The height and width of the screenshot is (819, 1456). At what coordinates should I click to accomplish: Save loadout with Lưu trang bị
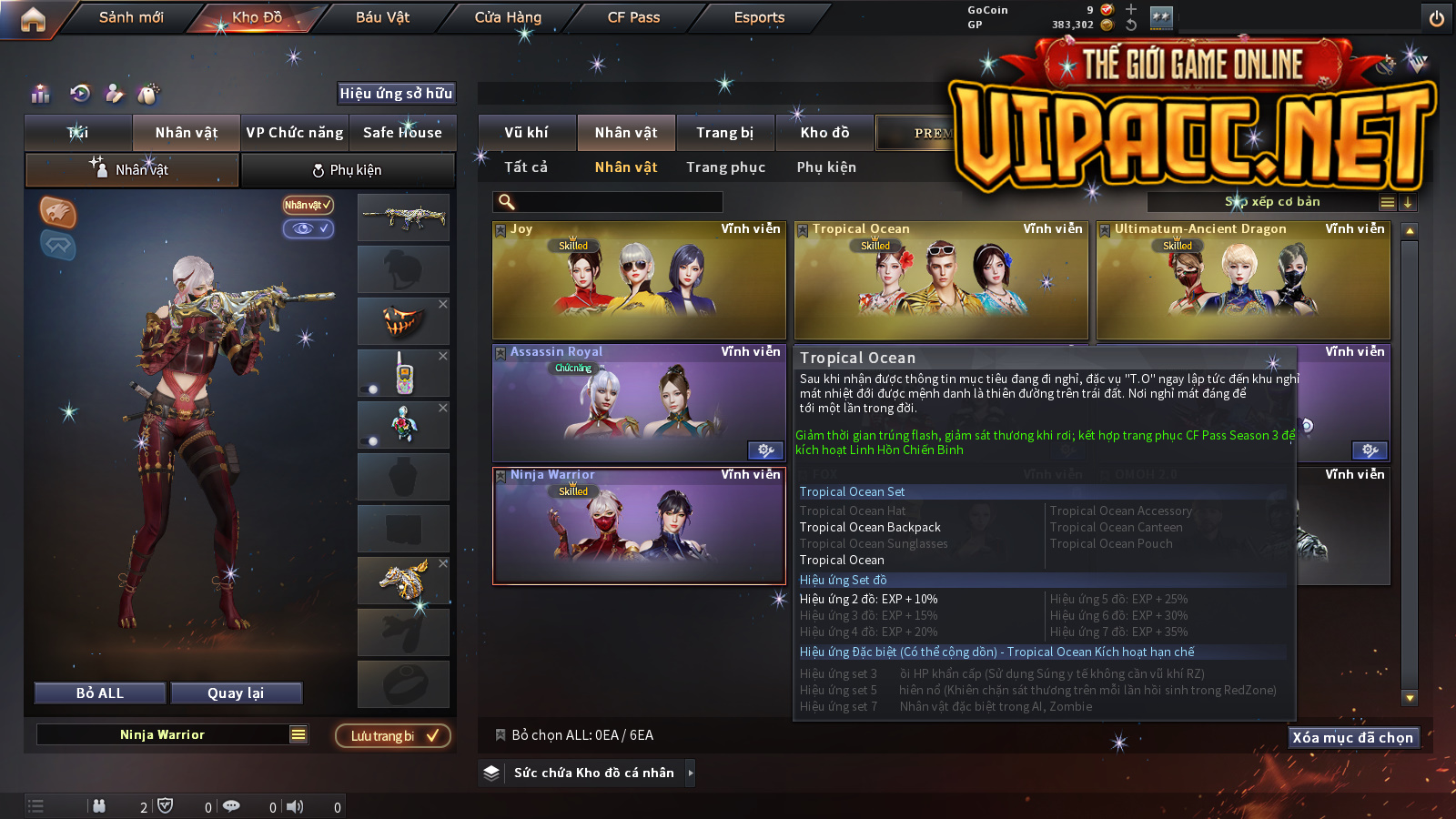393,735
